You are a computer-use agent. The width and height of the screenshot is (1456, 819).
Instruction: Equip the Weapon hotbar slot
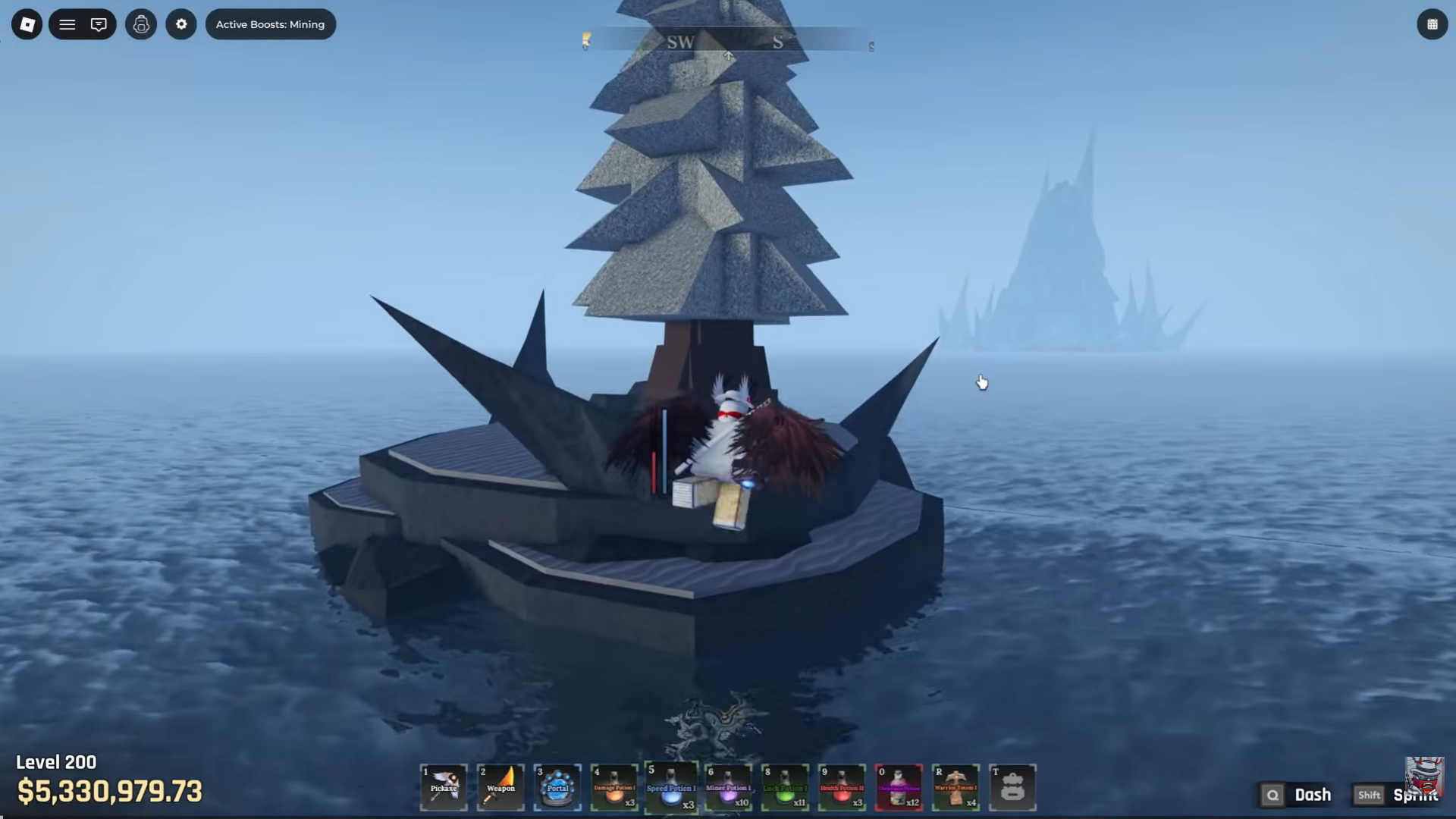500,787
